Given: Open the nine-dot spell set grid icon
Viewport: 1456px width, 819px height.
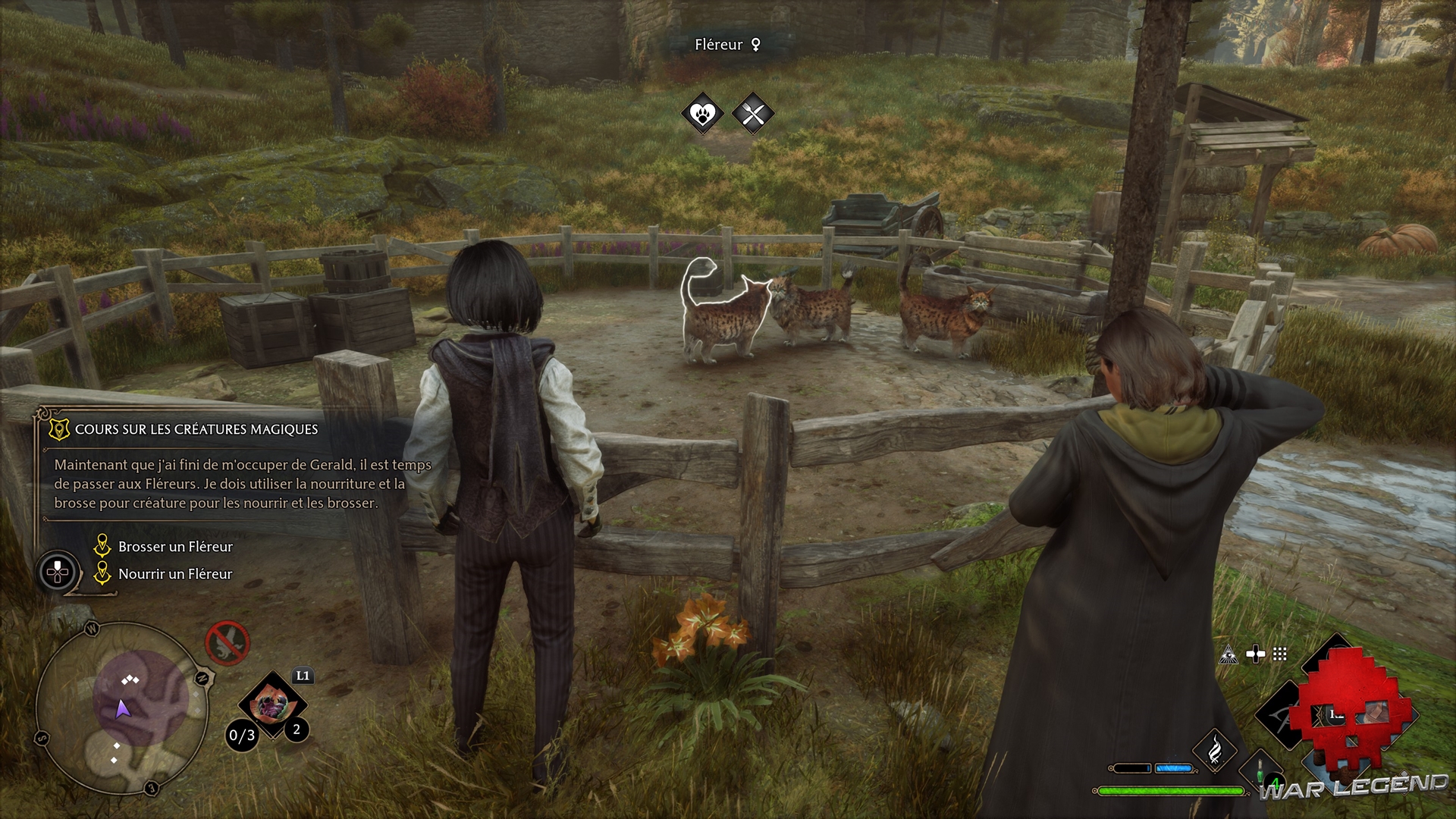Looking at the screenshot, I should point(1280,654).
